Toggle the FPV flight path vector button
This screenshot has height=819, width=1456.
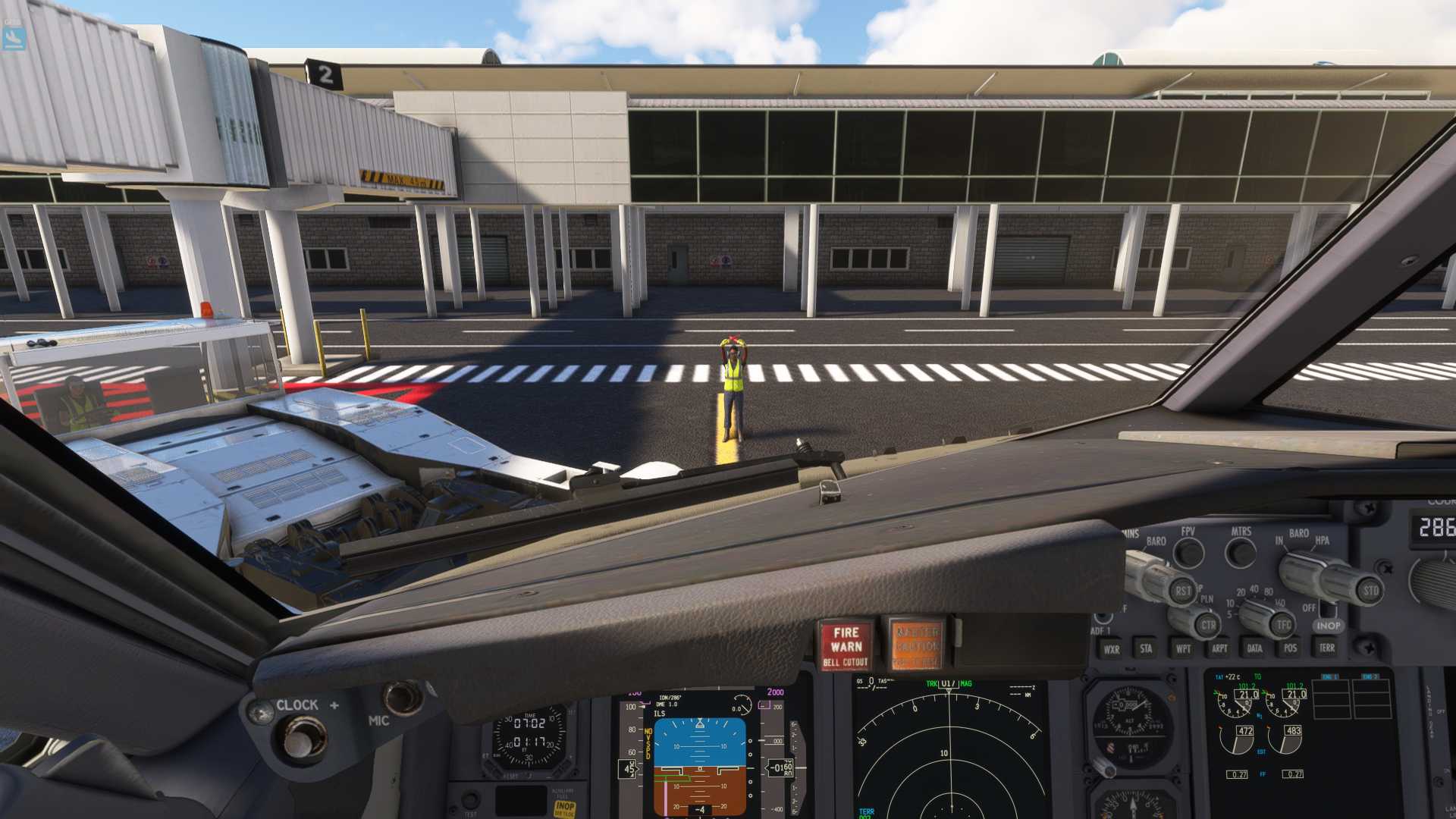coord(1188,554)
